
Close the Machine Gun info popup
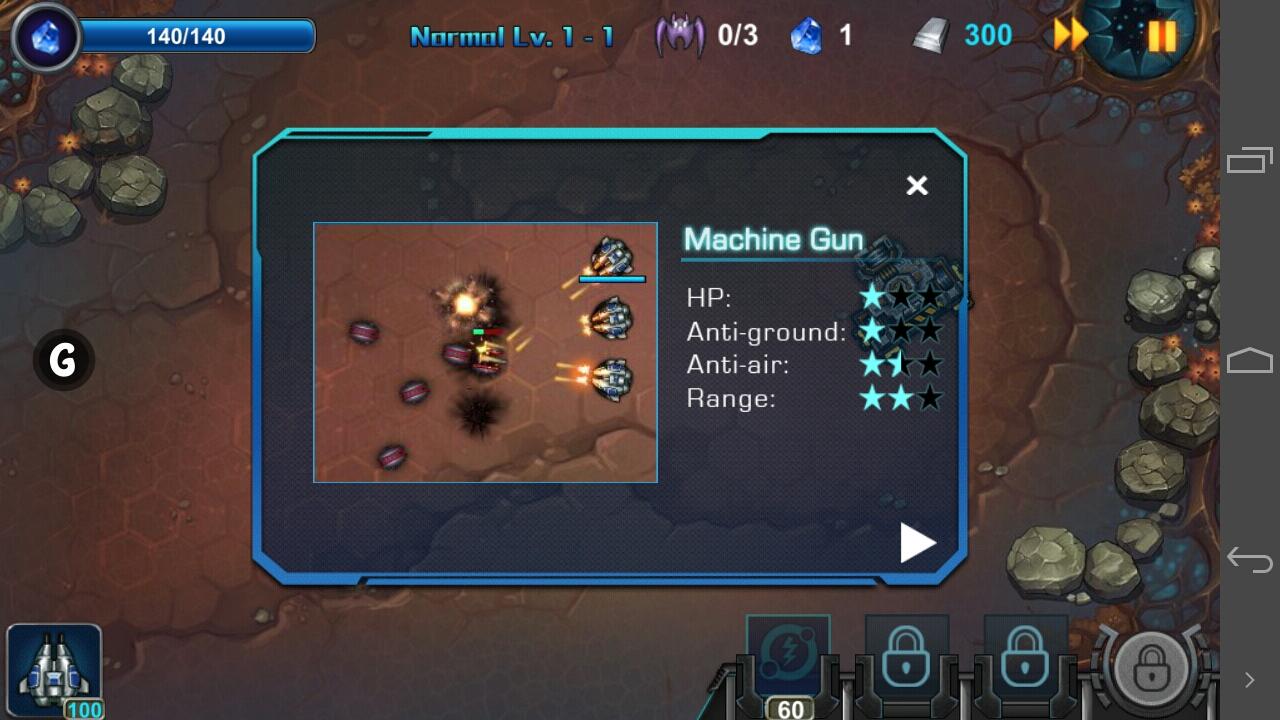(x=917, y=186)
